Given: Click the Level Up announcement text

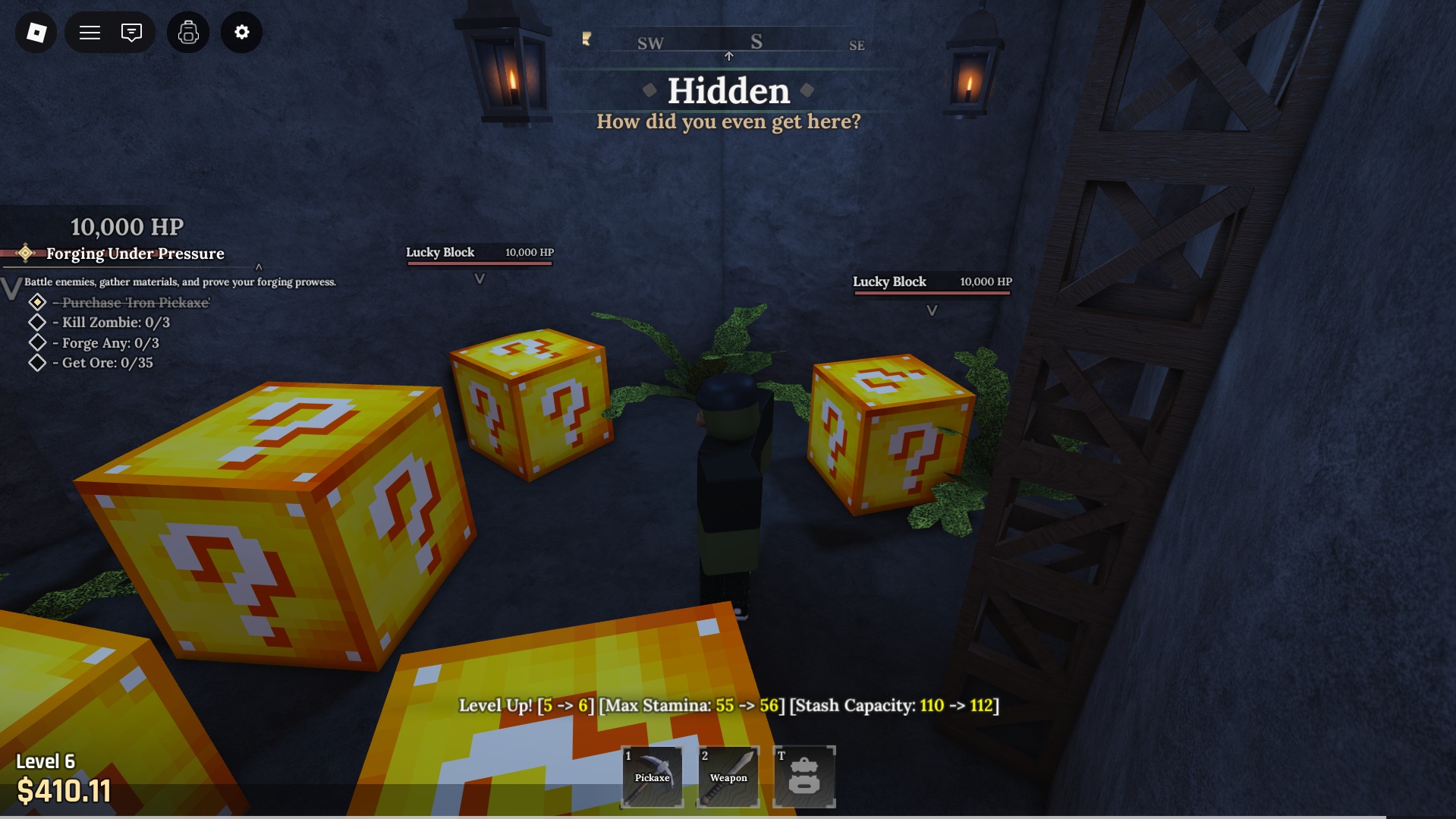Looking at the screenshot, I should click(728, 704).
